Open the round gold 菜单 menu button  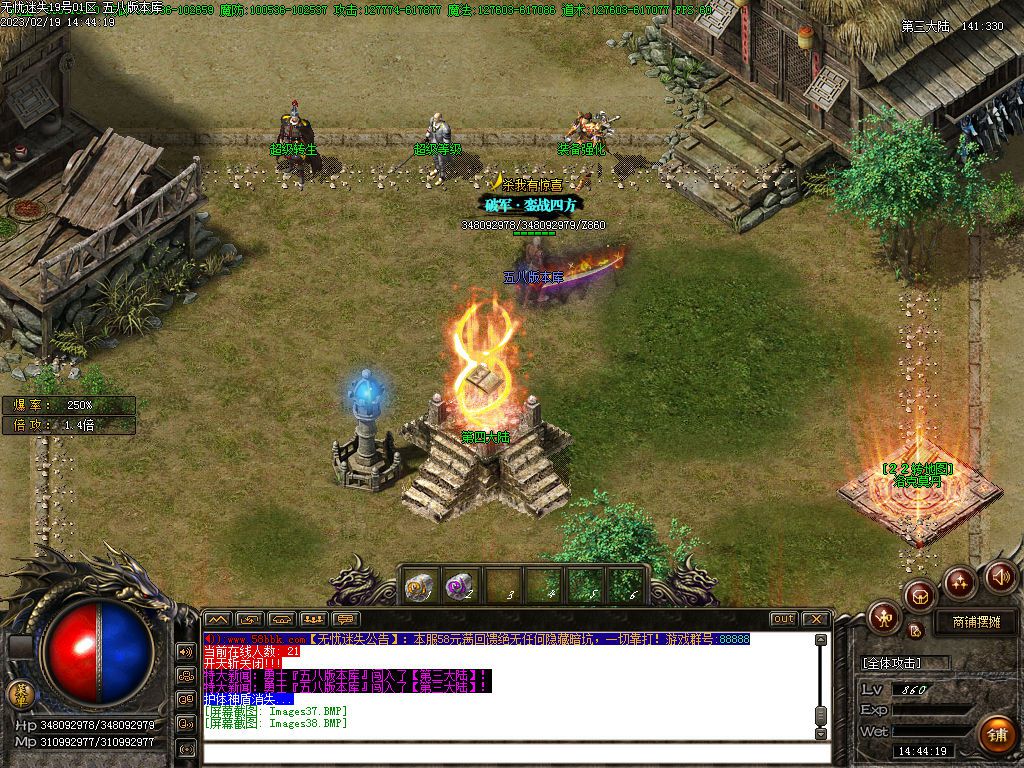(18, 693)
